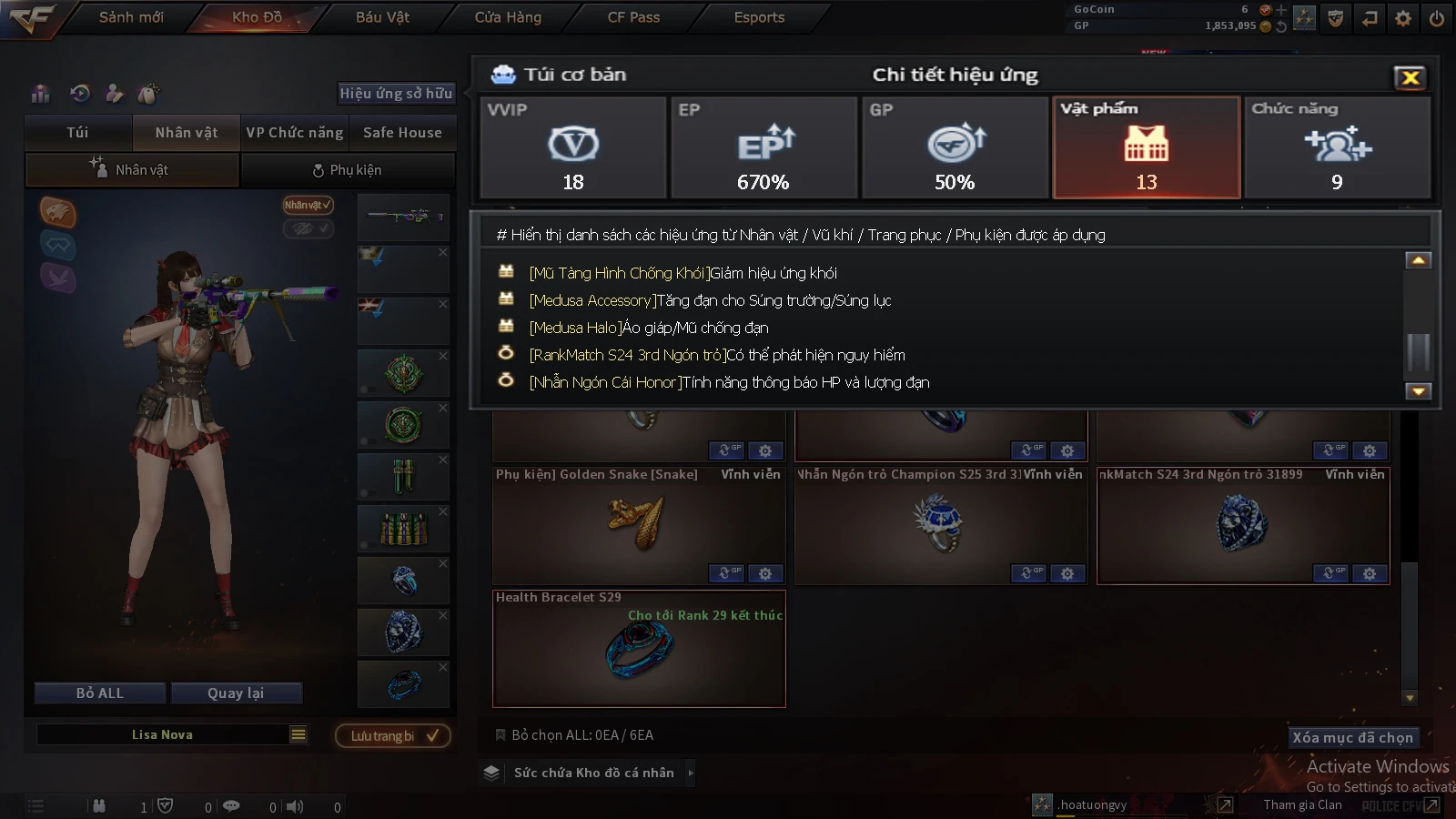Click the Hiệu ứng sở hữu button

pos(396,93)
